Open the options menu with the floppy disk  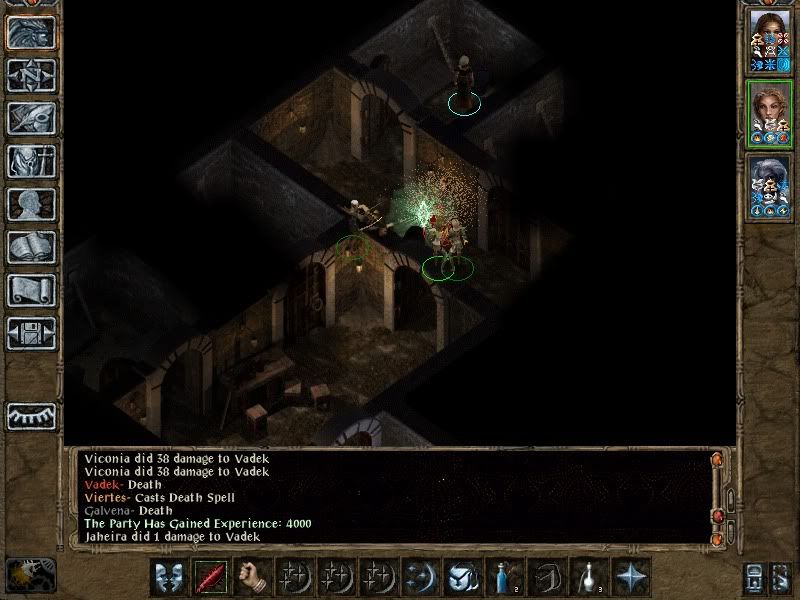(31, 333)
